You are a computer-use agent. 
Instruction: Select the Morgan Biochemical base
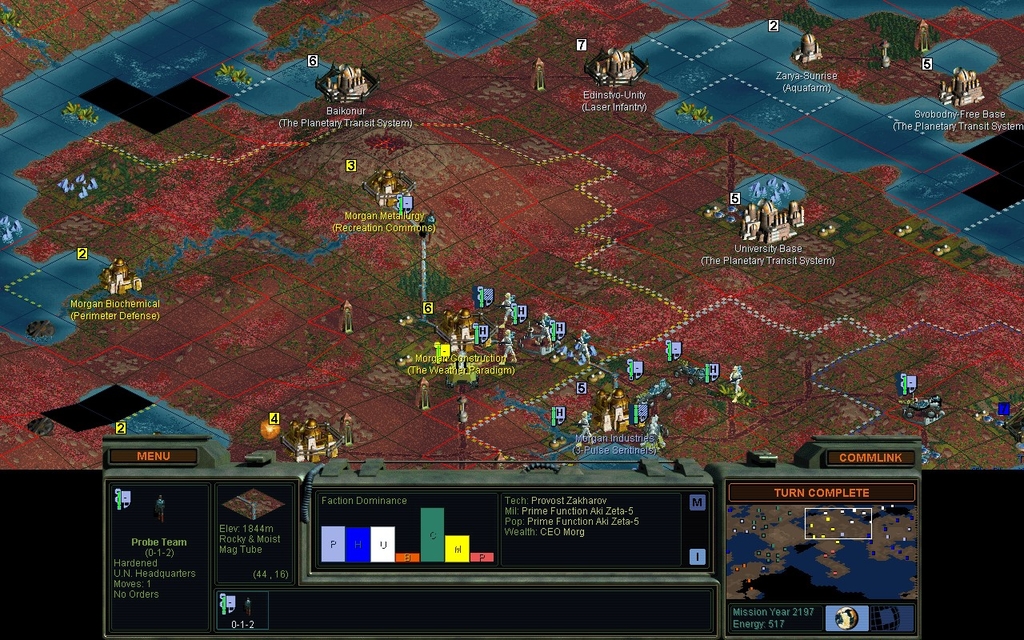coord(117,276)
